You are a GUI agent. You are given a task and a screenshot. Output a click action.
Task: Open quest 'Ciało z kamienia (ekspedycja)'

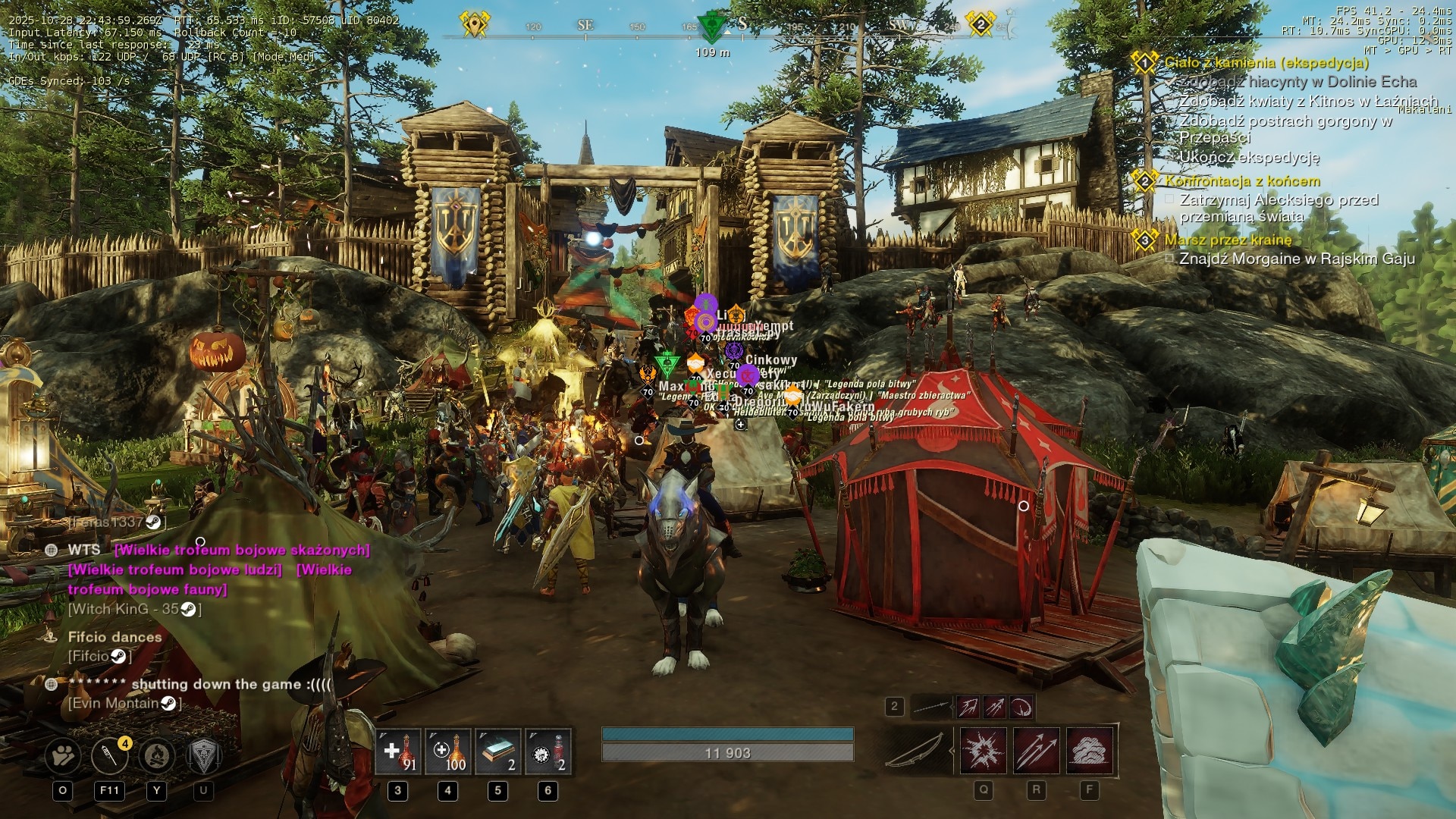pyautogui.click(x=1266, y=63)
